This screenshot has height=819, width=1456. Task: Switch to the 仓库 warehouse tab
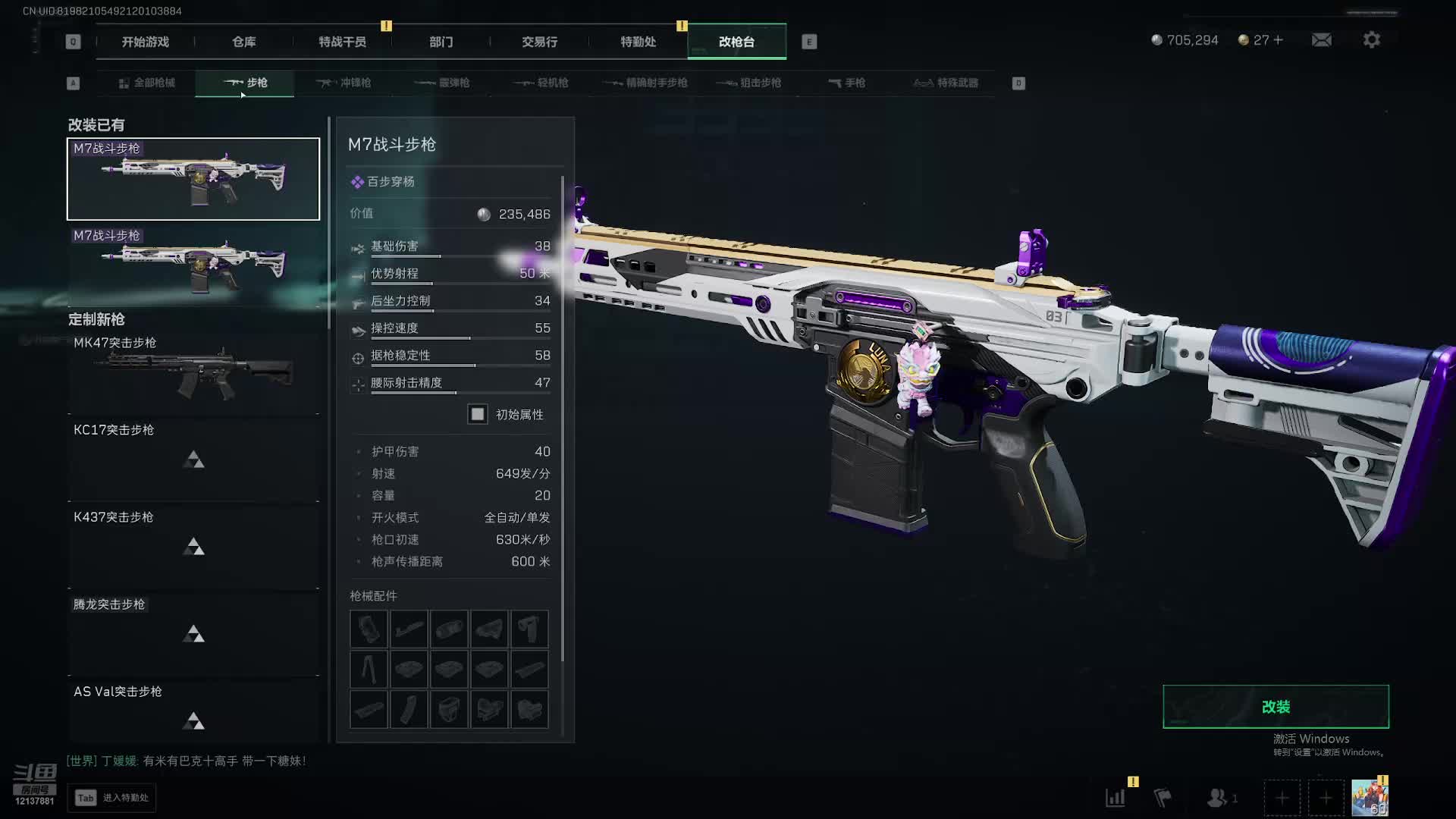coord(244,42)
